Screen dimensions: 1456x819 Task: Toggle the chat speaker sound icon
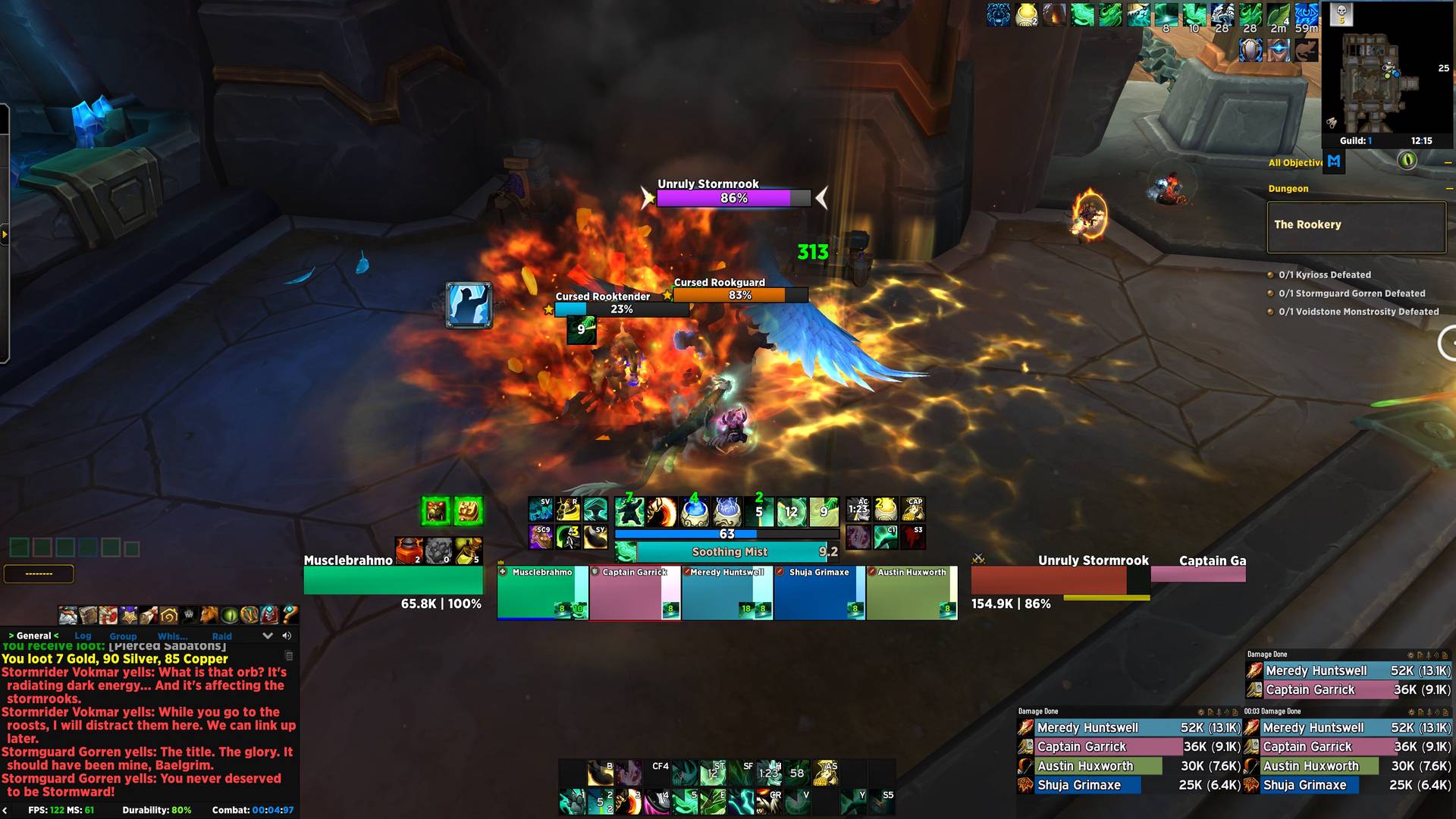(x=287, y=635)
